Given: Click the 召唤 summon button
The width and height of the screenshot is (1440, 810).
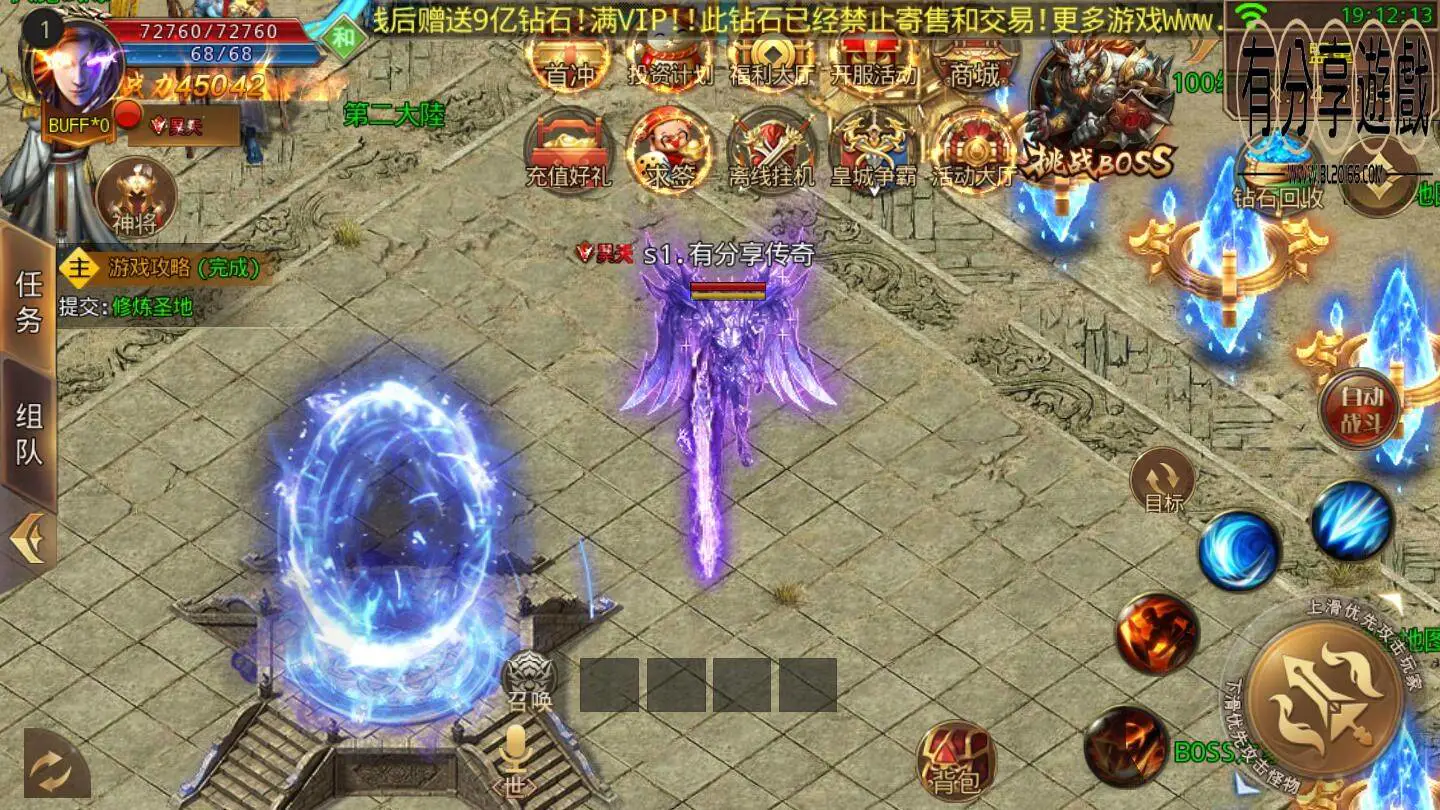Looking at the screenshot, I should 529,680.
